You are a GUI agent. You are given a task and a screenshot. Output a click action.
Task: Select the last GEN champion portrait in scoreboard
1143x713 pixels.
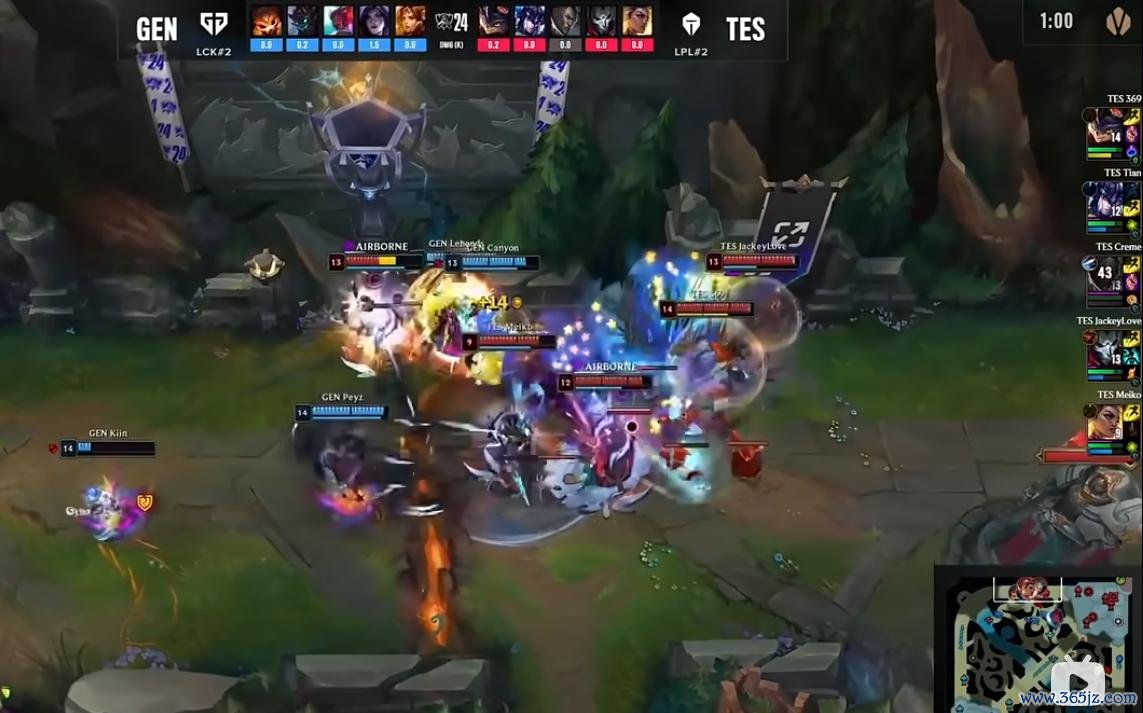(x=410, y=20)
